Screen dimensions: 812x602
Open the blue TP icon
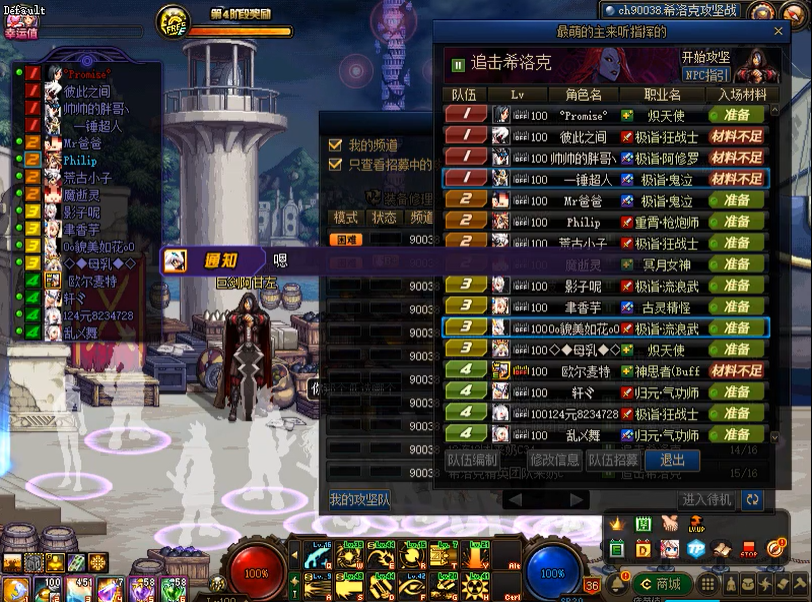click(695, 548)
